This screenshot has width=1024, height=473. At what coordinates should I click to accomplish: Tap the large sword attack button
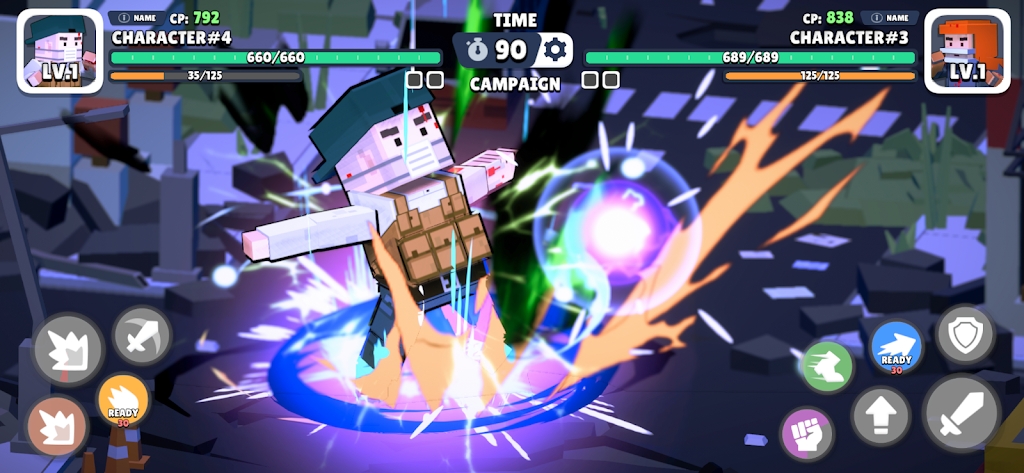coord(962,413)
